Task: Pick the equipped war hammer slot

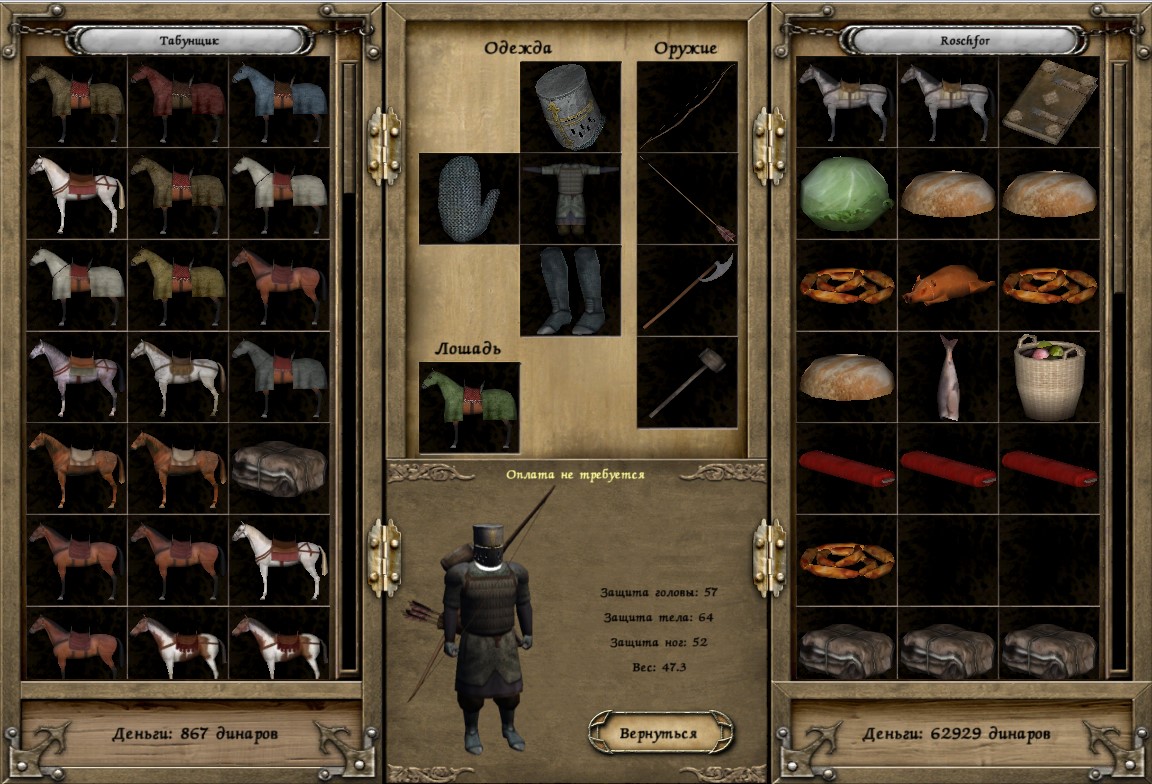Action: pos(687,382)
